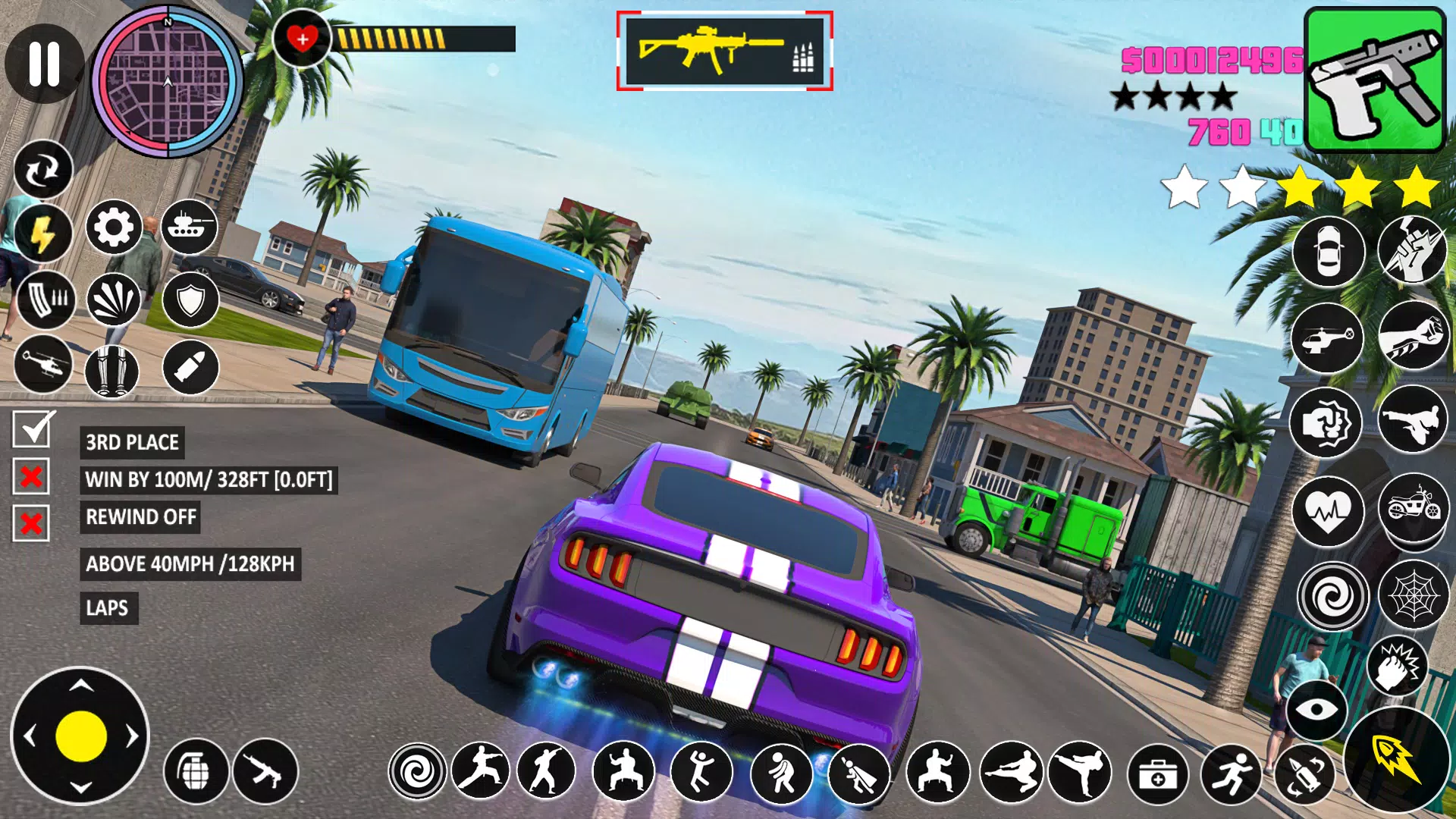Use the heart pulse health icon
Image resolution: width=1456 pixels, height=819 pixels.
pyautogui.click(x=1329, y=512)
